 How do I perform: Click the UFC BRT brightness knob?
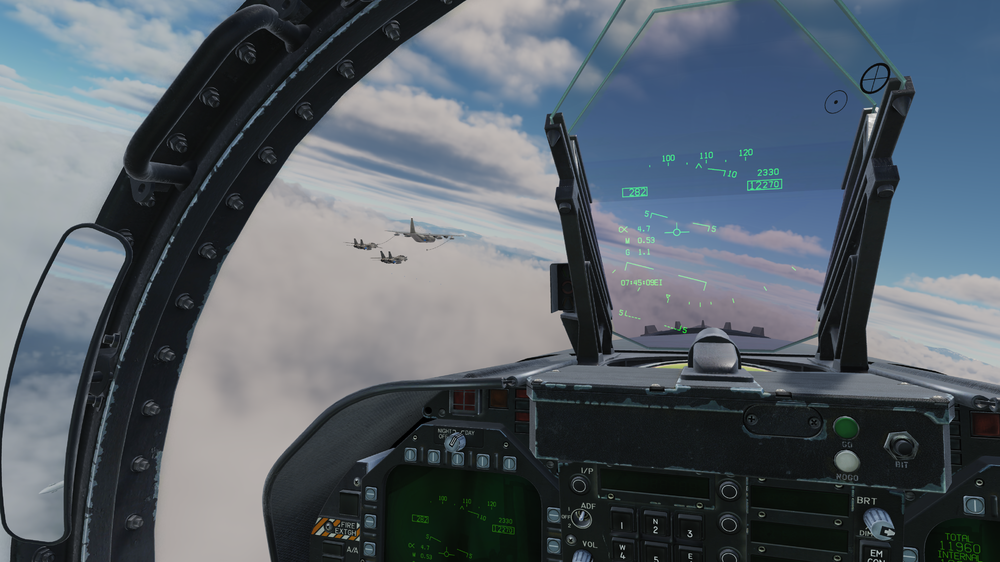(877, 519)
